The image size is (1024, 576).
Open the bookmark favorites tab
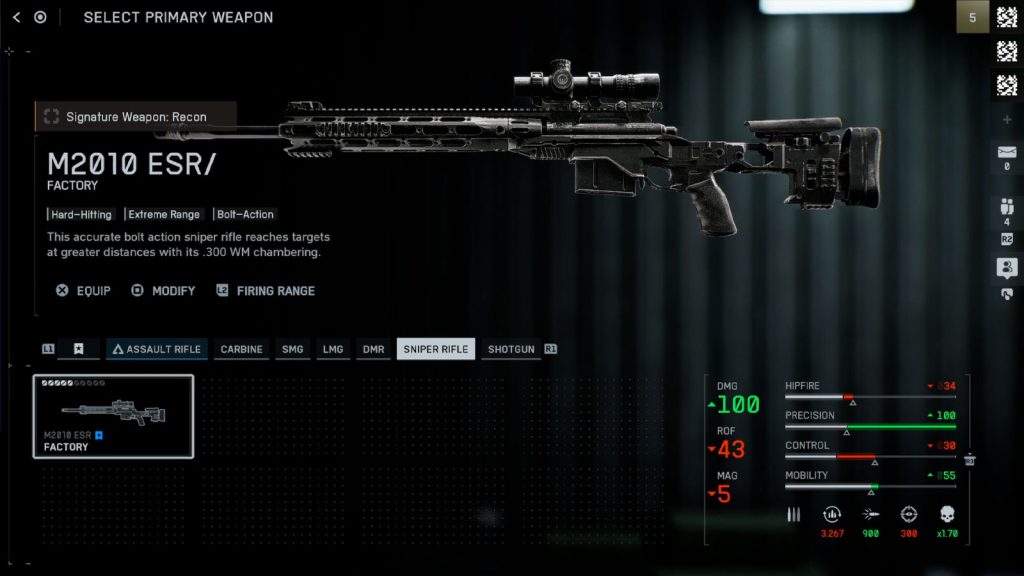(79, 349)
